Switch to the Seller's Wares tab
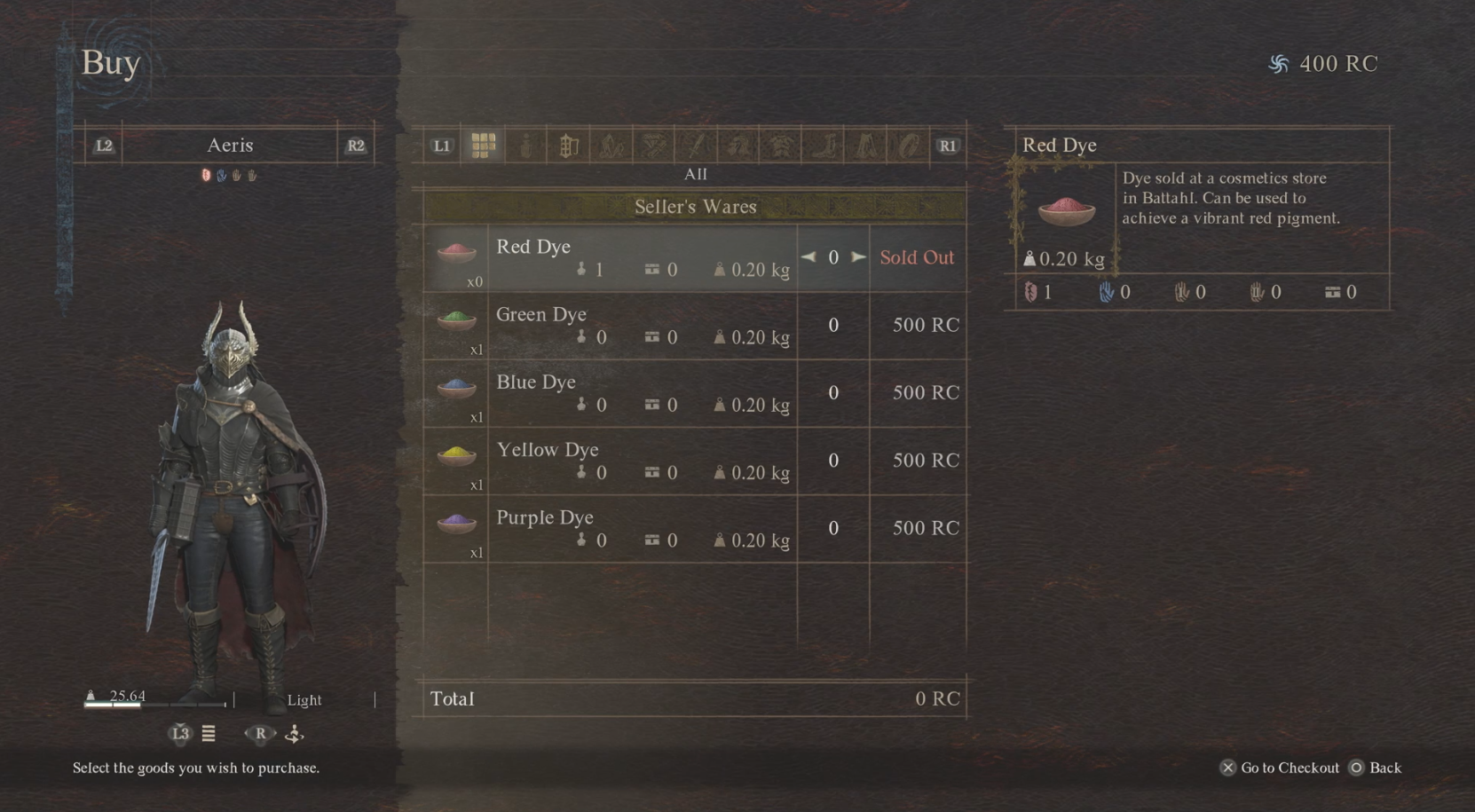Viewport: 1475px width, 812px height. [695, 207]
